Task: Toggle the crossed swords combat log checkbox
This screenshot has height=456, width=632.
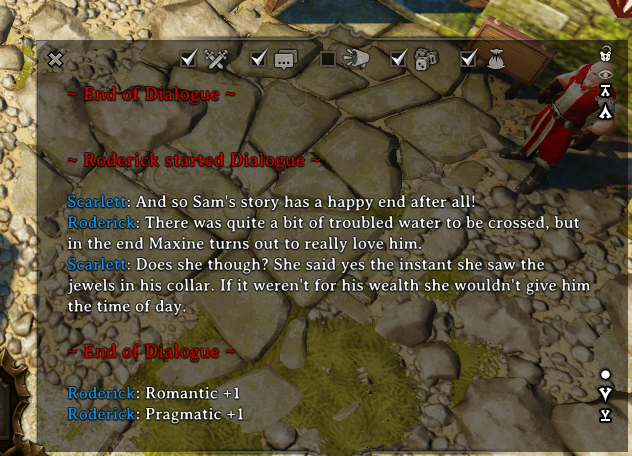Action: click(x=189, y=60)
